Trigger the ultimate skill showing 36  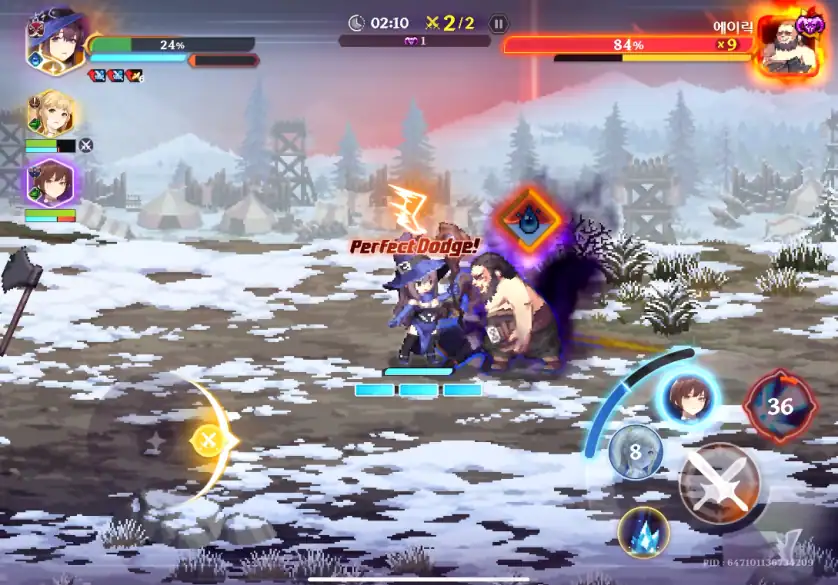pos(779,406)
